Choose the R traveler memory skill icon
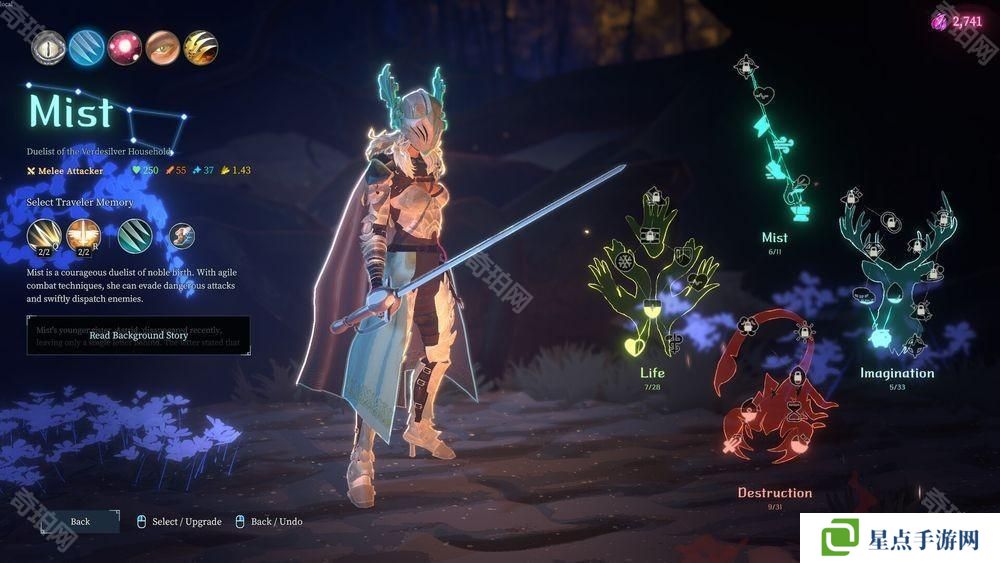1000x563 pixels. click(x=83, y=236)
